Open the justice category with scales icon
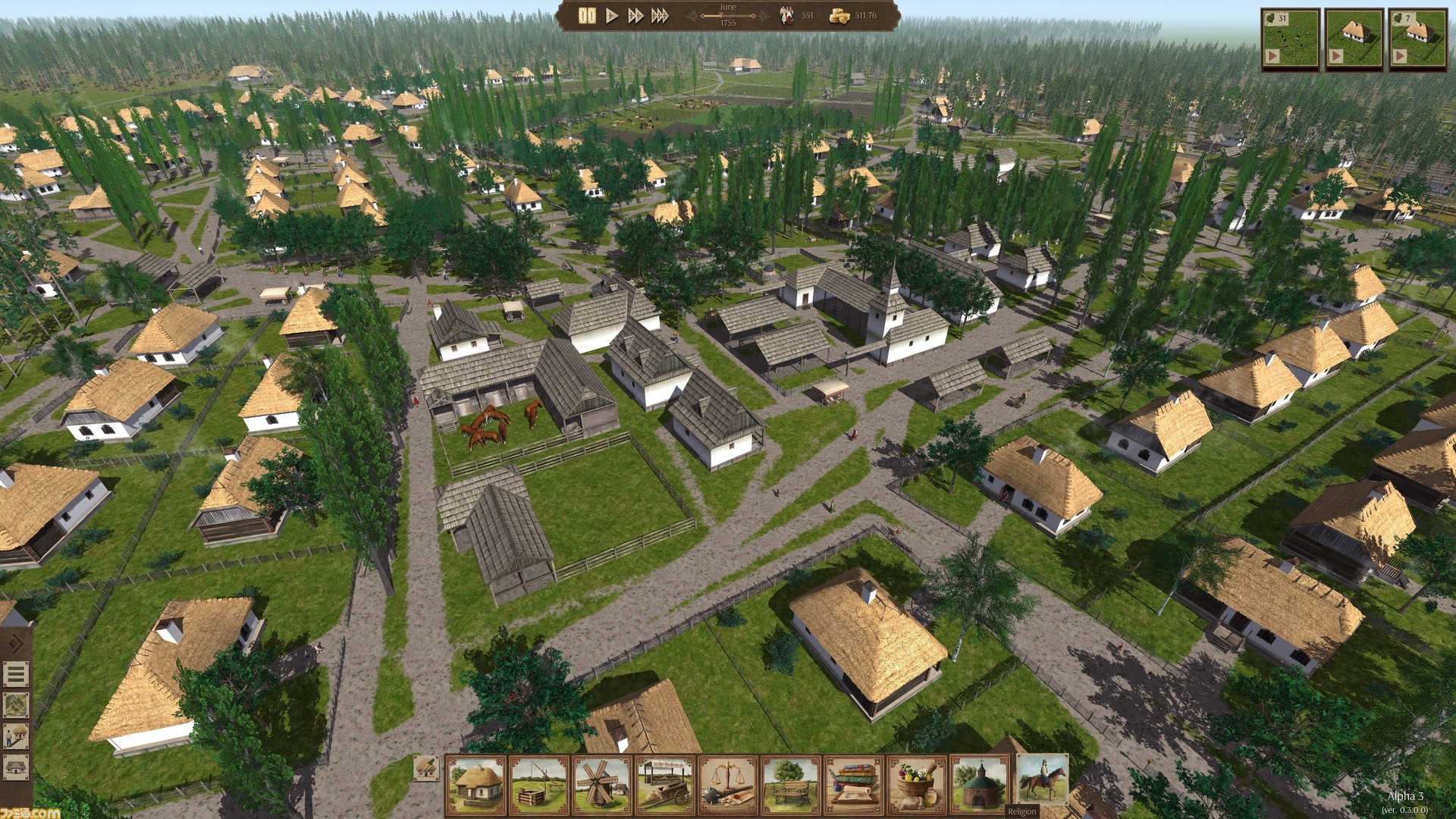This screenshot has height=819, width=1456. pos(727,785)
